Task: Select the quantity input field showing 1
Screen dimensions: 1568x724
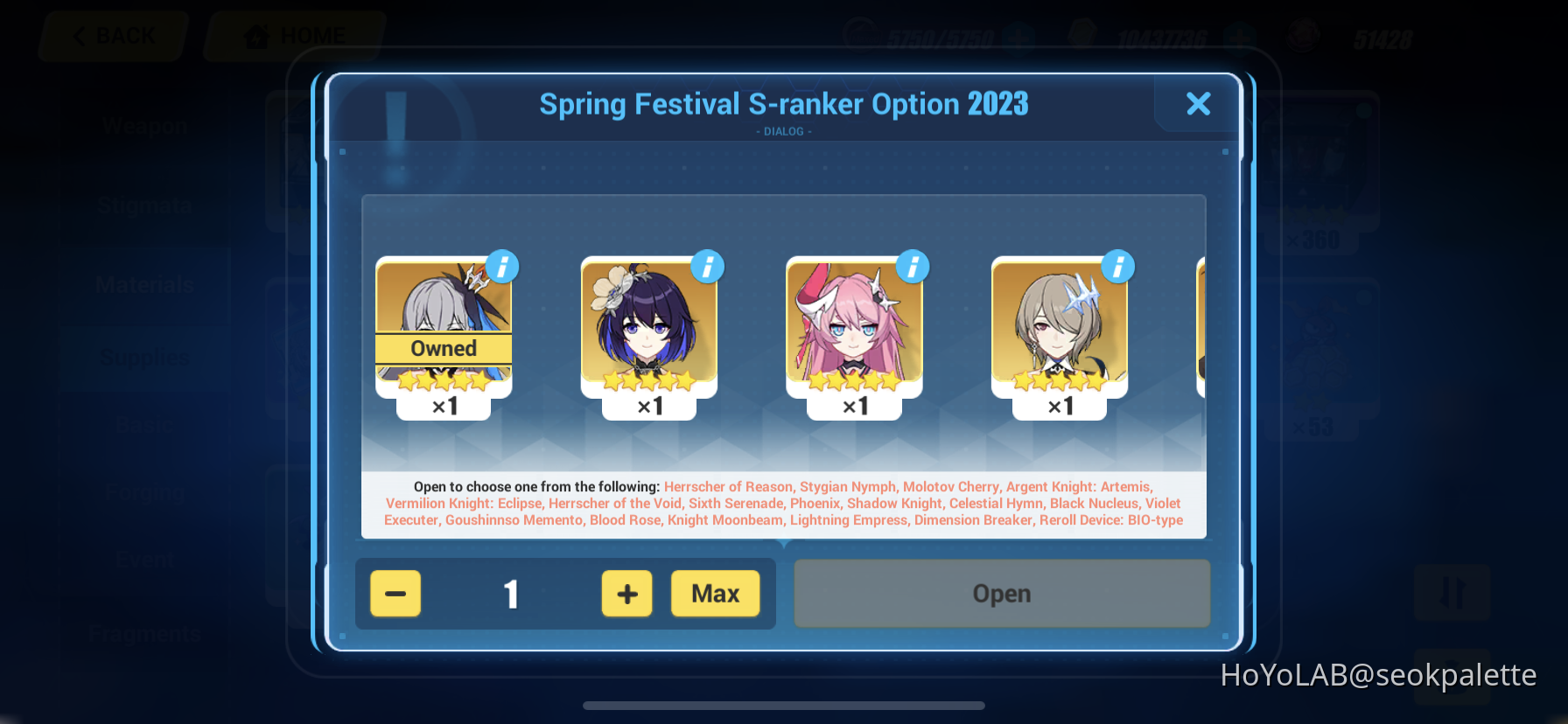Action: coord(511,594)
